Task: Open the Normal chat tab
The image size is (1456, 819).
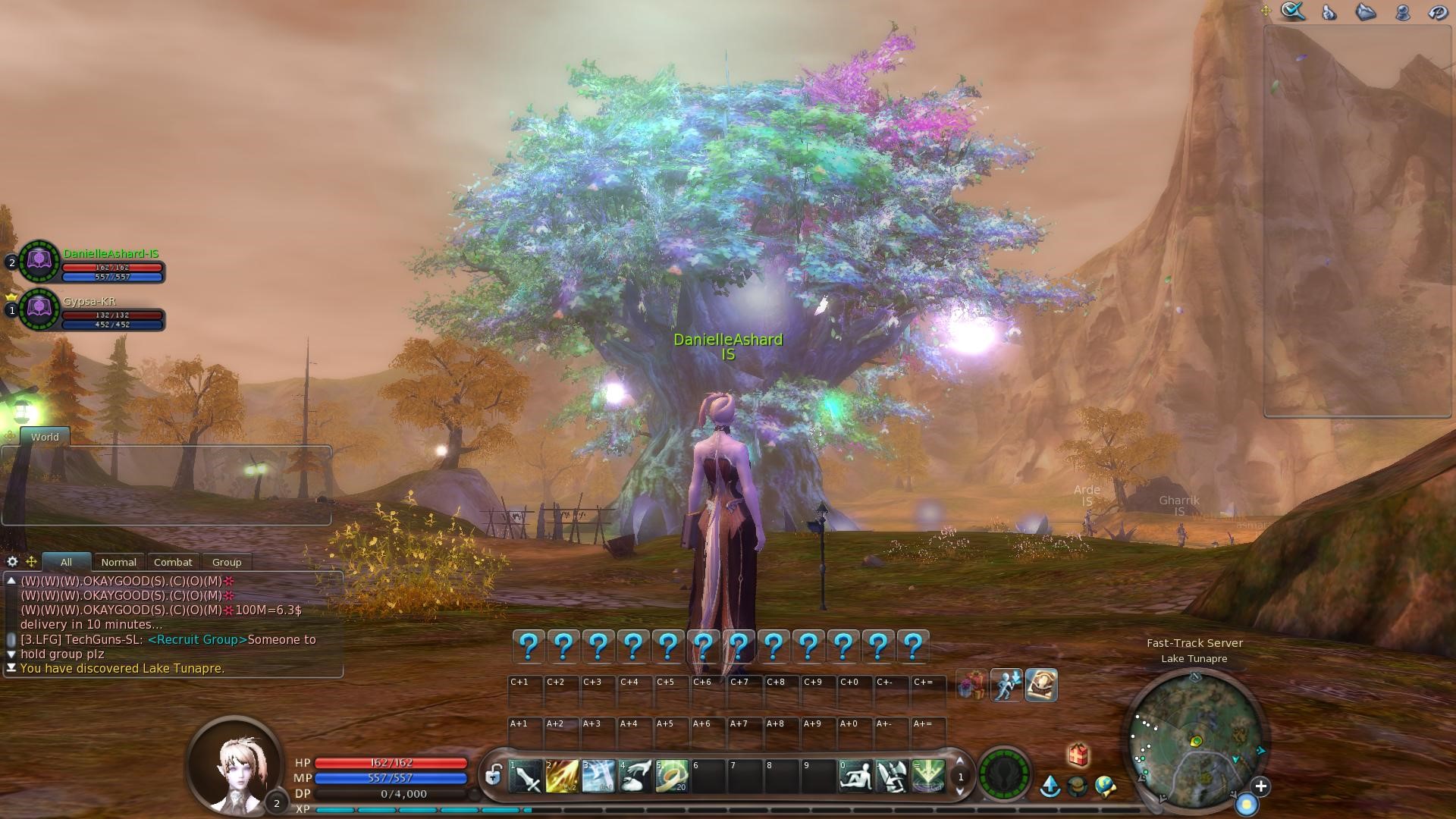Action: 119,562
